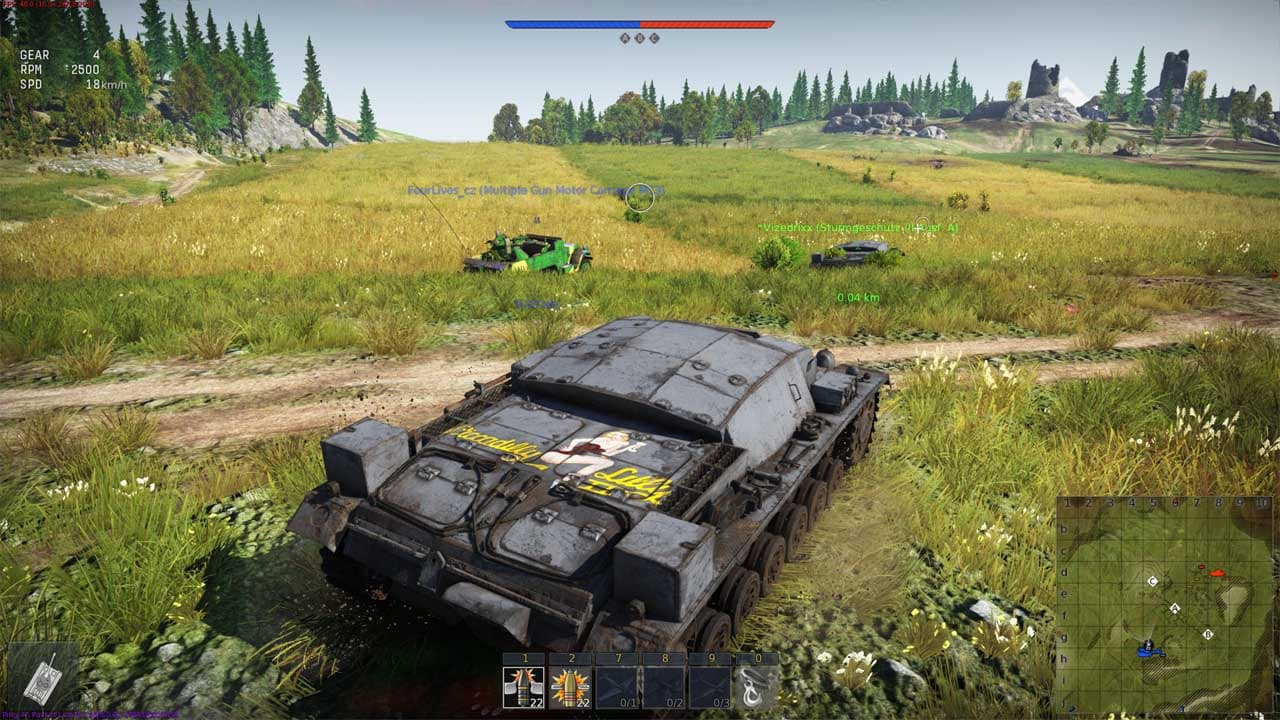
Task: Click capture zone C on the minimap
Action: pos(1152,581)
